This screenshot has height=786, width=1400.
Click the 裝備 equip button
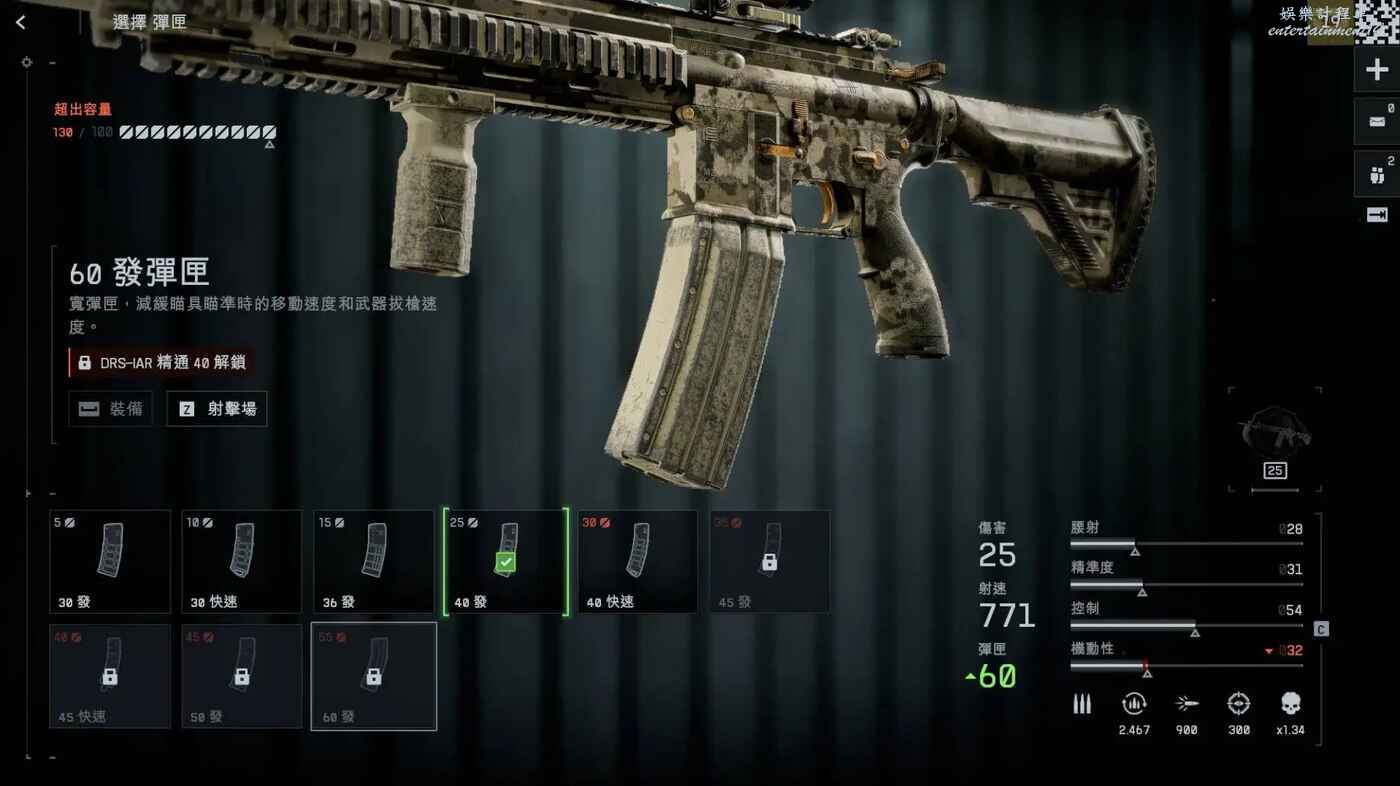click(x=111, y=409)
